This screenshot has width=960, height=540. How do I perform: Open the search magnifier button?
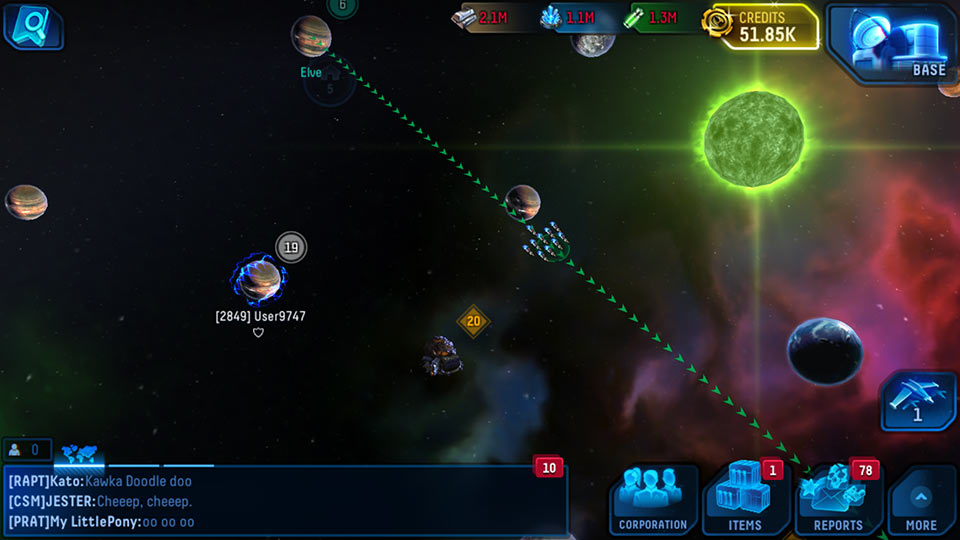pyautogui.click(x=31, y=25)
